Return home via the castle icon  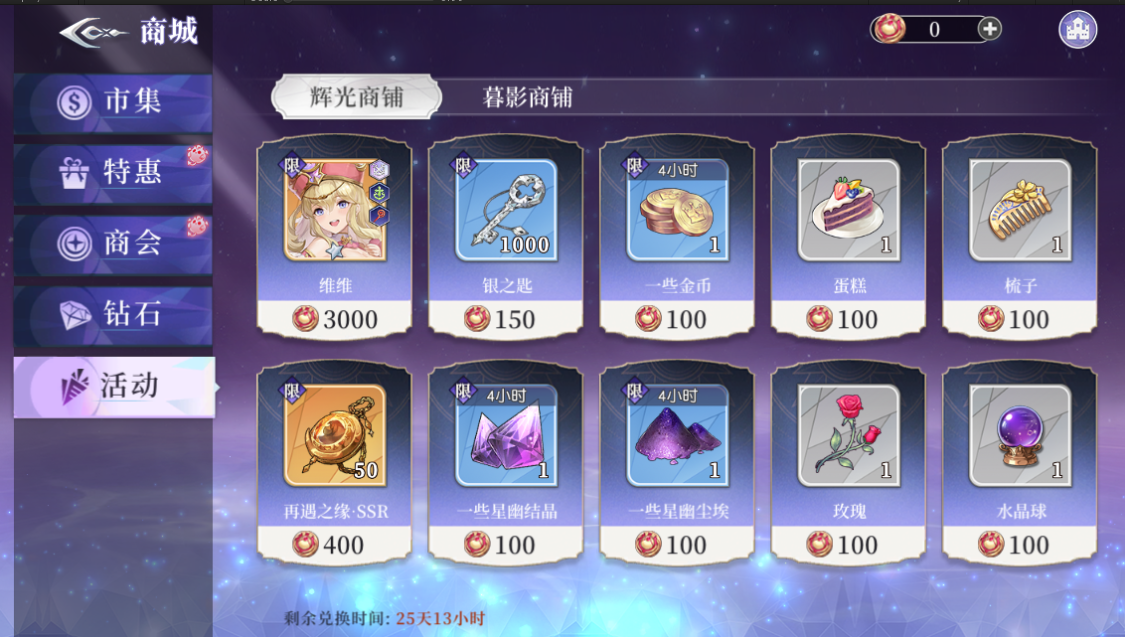pos(1077,29)
